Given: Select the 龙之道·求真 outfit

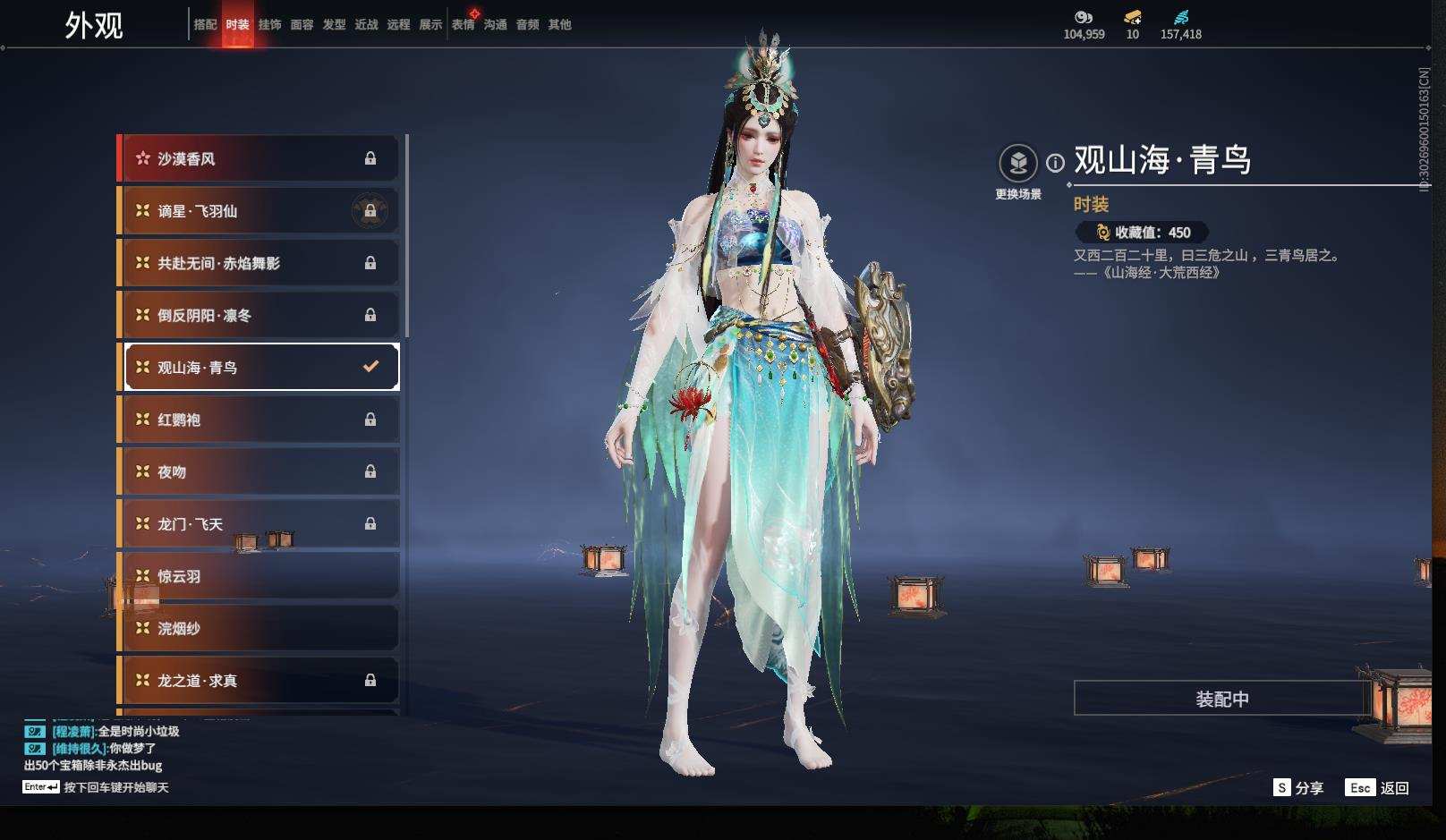Looking at the screenshot, I should coord(259,681).
